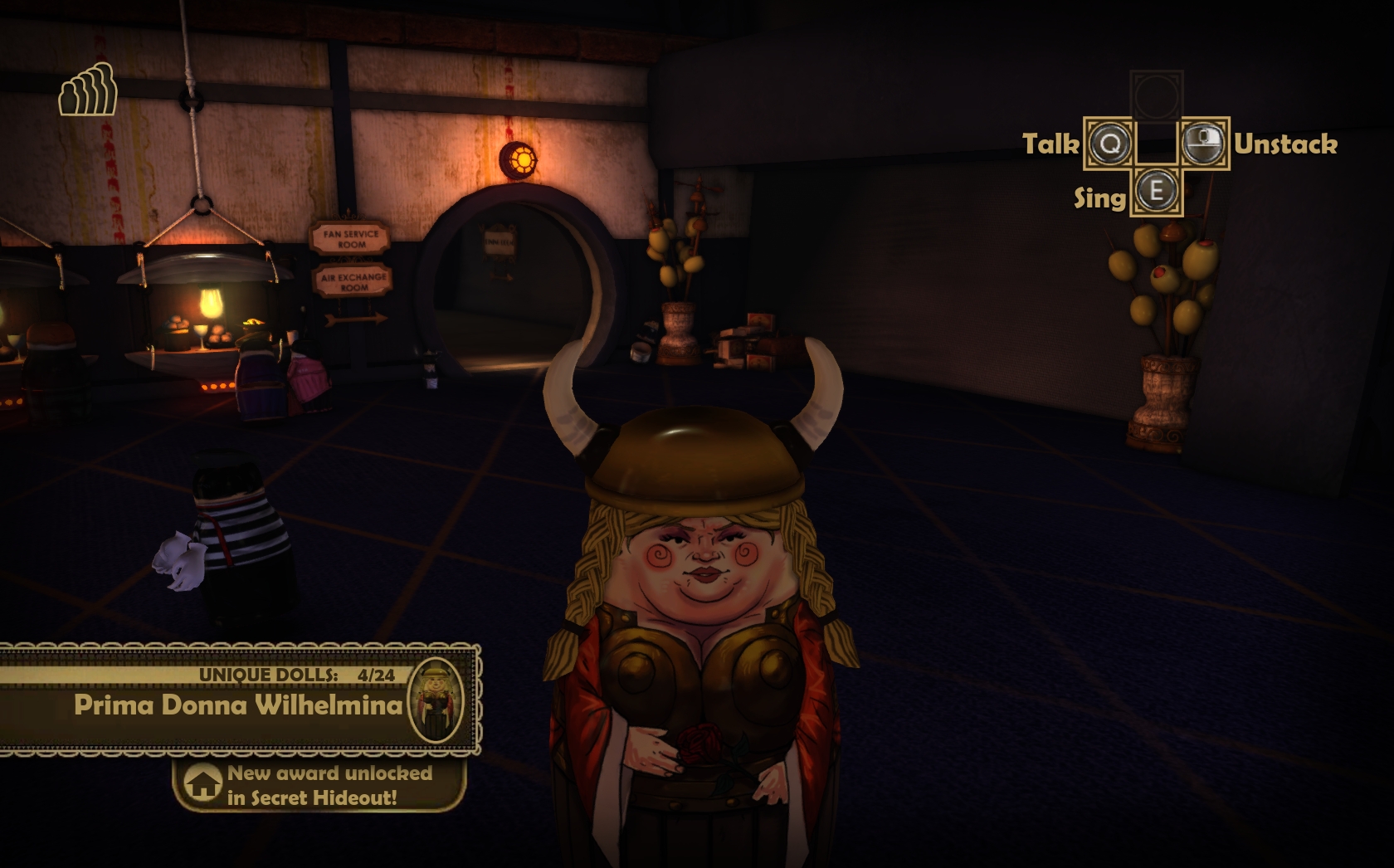Select the Prima Donna Wilhelmina doll portrait

click(x=435, y=701)
